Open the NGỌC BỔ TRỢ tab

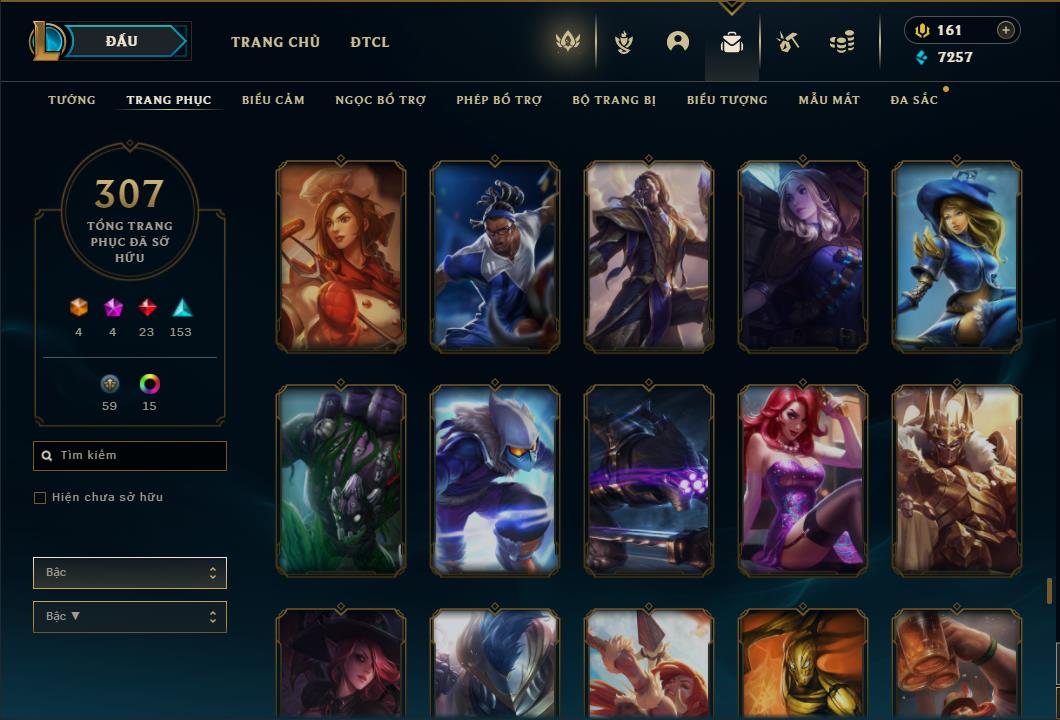380,100
